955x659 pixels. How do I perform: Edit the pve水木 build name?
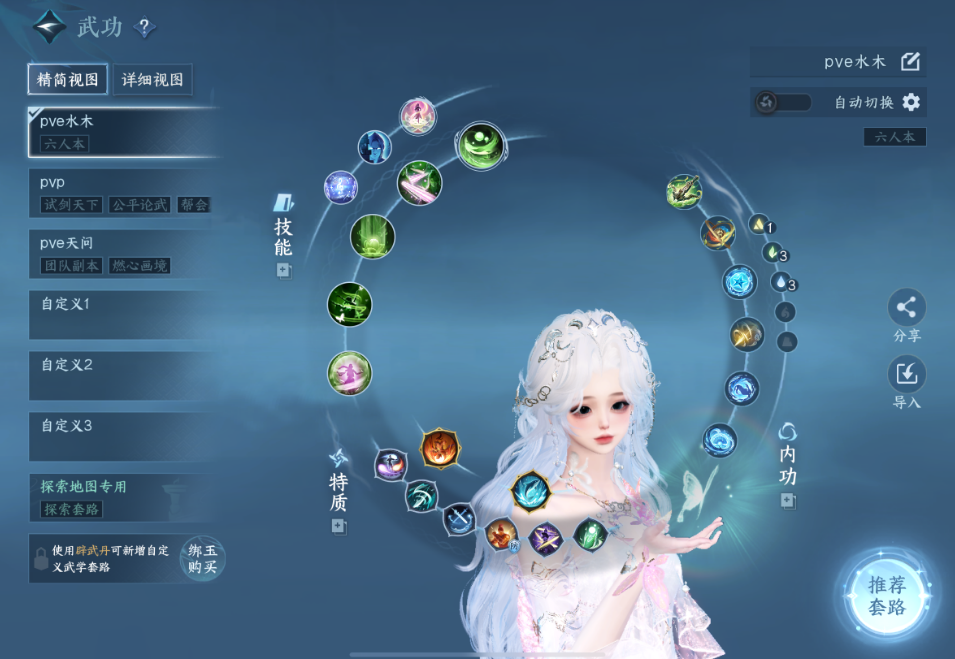pos(910,62)
